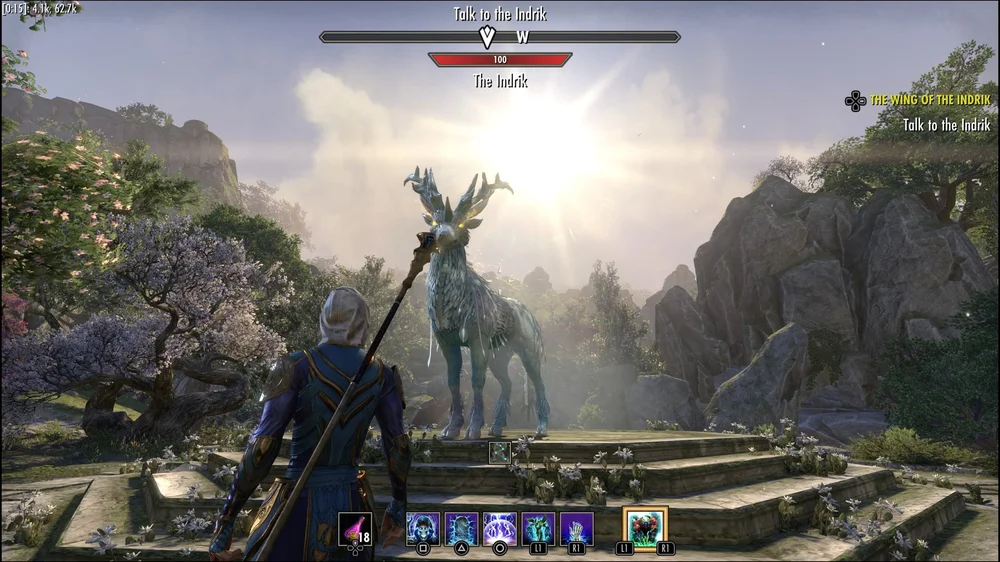Click the small buff icon above the hotbar
Viewport: 1000px width, 562px height.
[x=500, y=452]
